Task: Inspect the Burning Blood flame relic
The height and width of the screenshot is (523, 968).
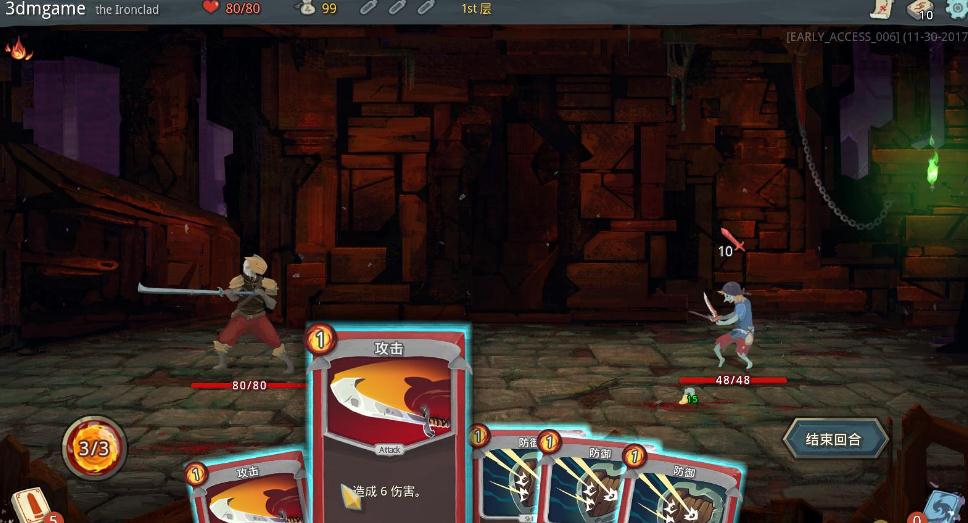Action: 18,48
